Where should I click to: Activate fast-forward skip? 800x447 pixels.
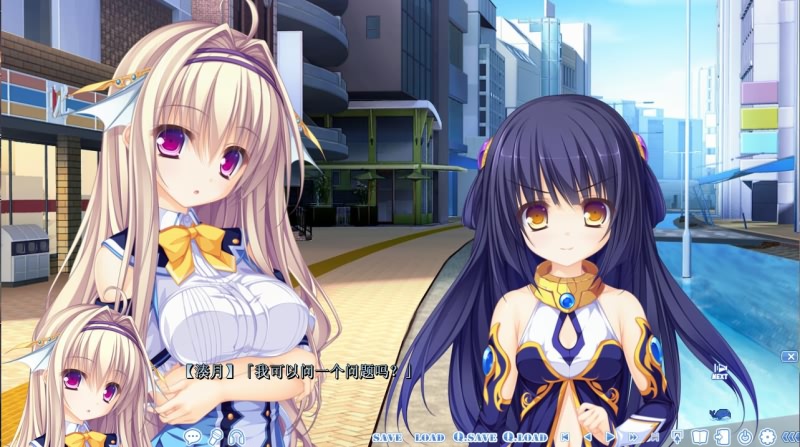pos(633,437)
